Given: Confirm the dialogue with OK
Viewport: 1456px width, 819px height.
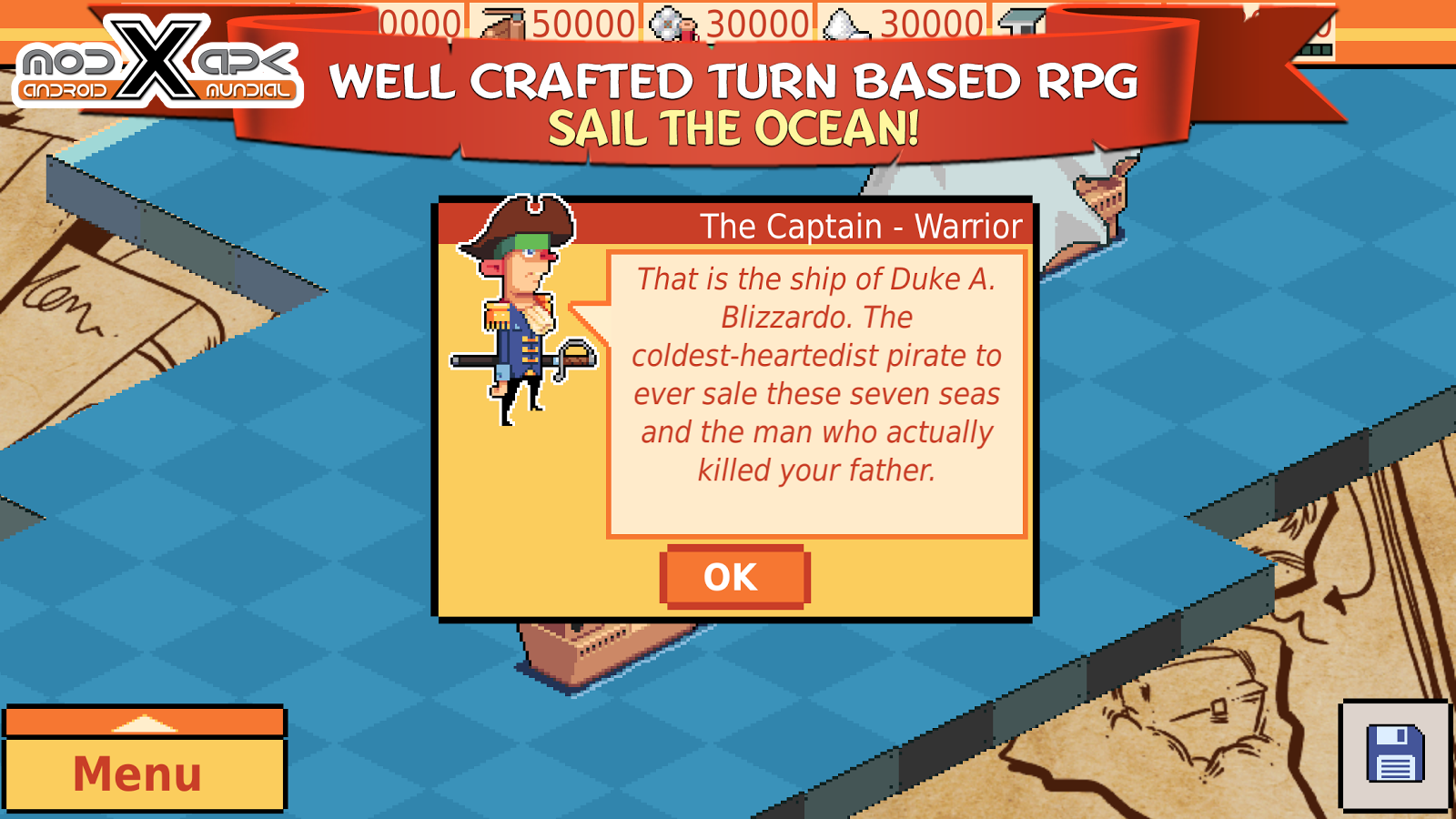Looking at the screenshot, I should 733,577.
